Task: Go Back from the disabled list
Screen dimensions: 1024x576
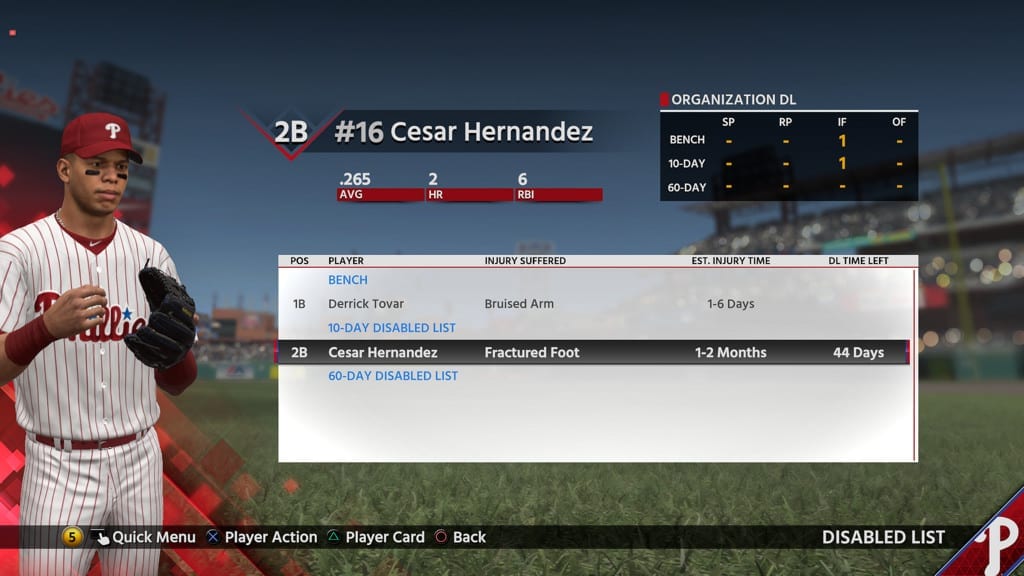Action: click(x=460, y=537)
